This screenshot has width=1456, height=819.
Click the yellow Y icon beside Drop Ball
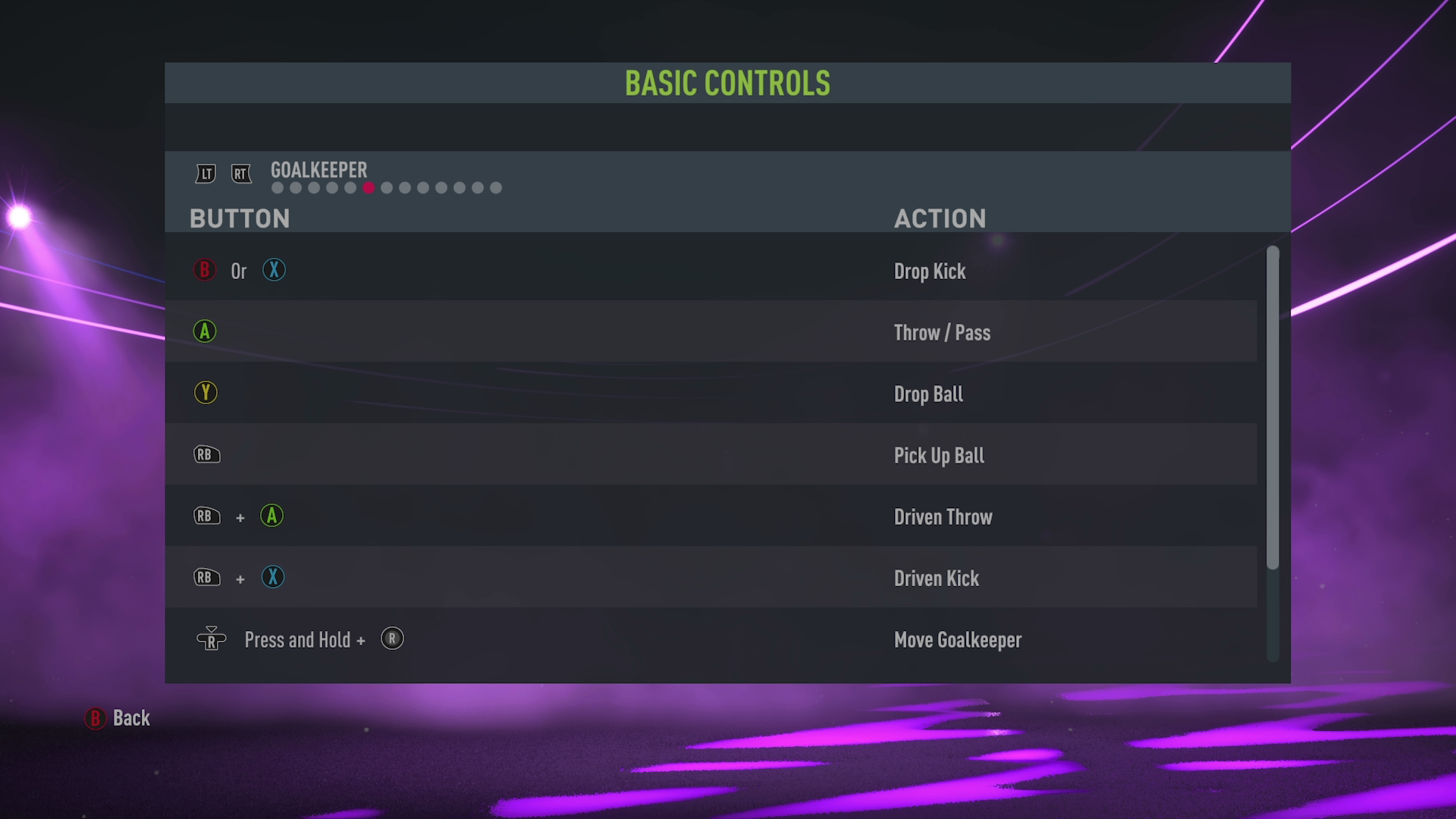206,393
